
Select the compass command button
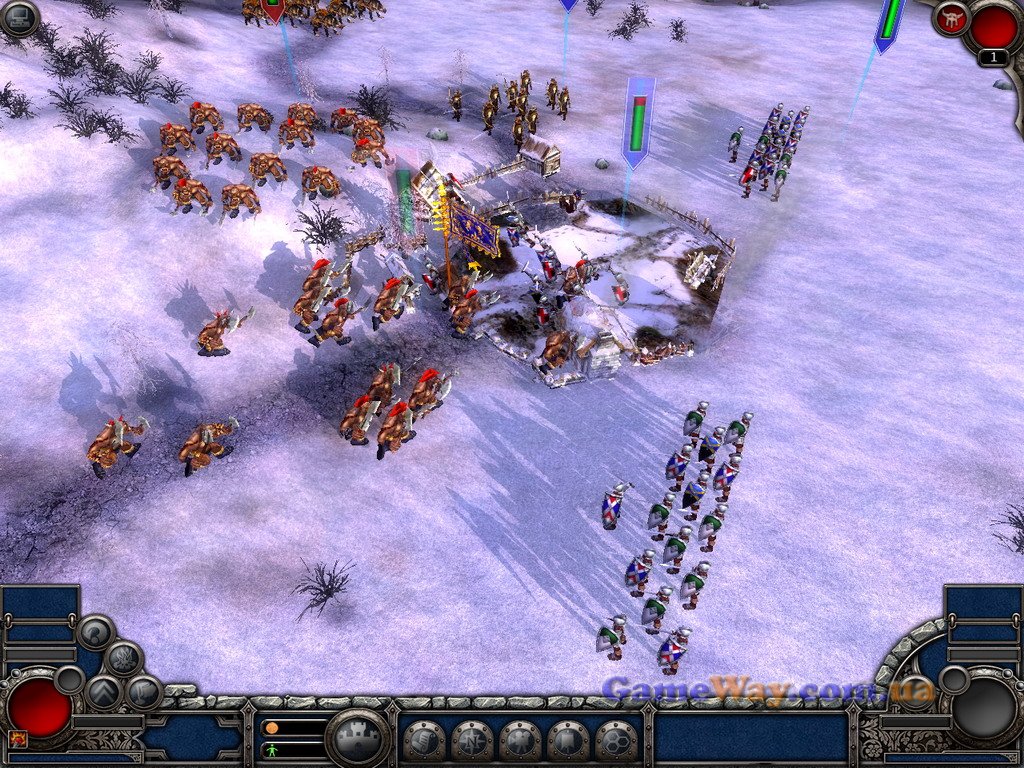coord(472,741)
